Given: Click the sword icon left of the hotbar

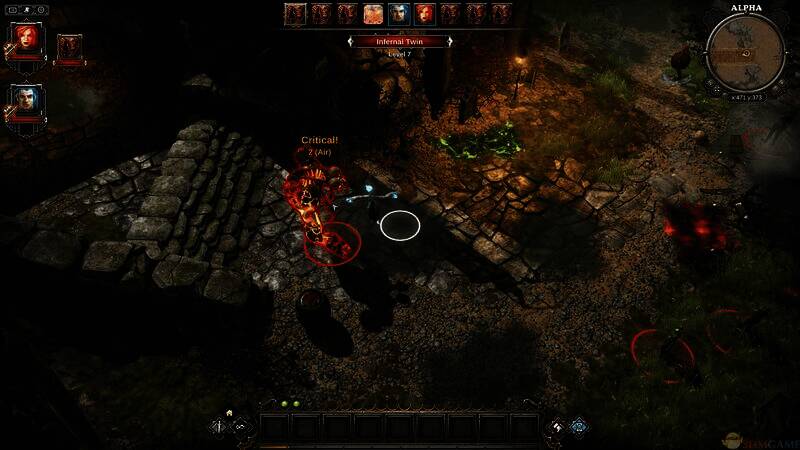Looking at the screenshot, I should click(x=220, y=427).
